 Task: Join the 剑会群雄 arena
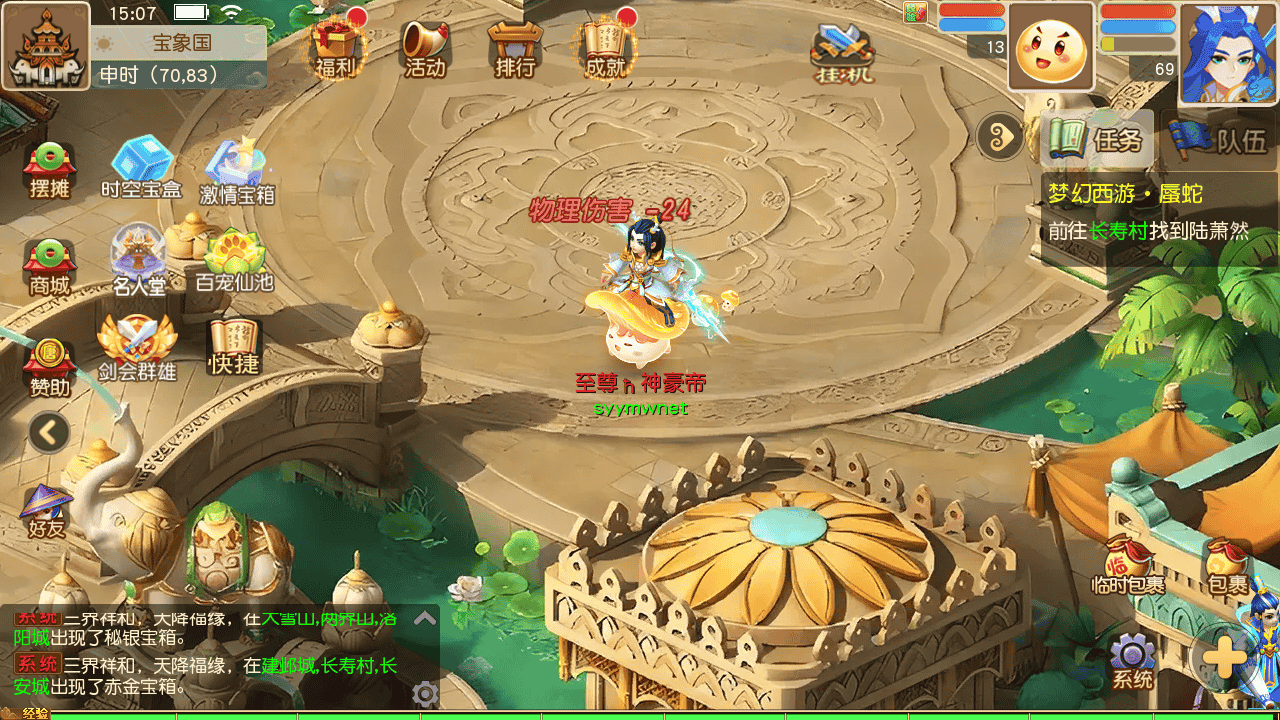(x=137, y=348)
